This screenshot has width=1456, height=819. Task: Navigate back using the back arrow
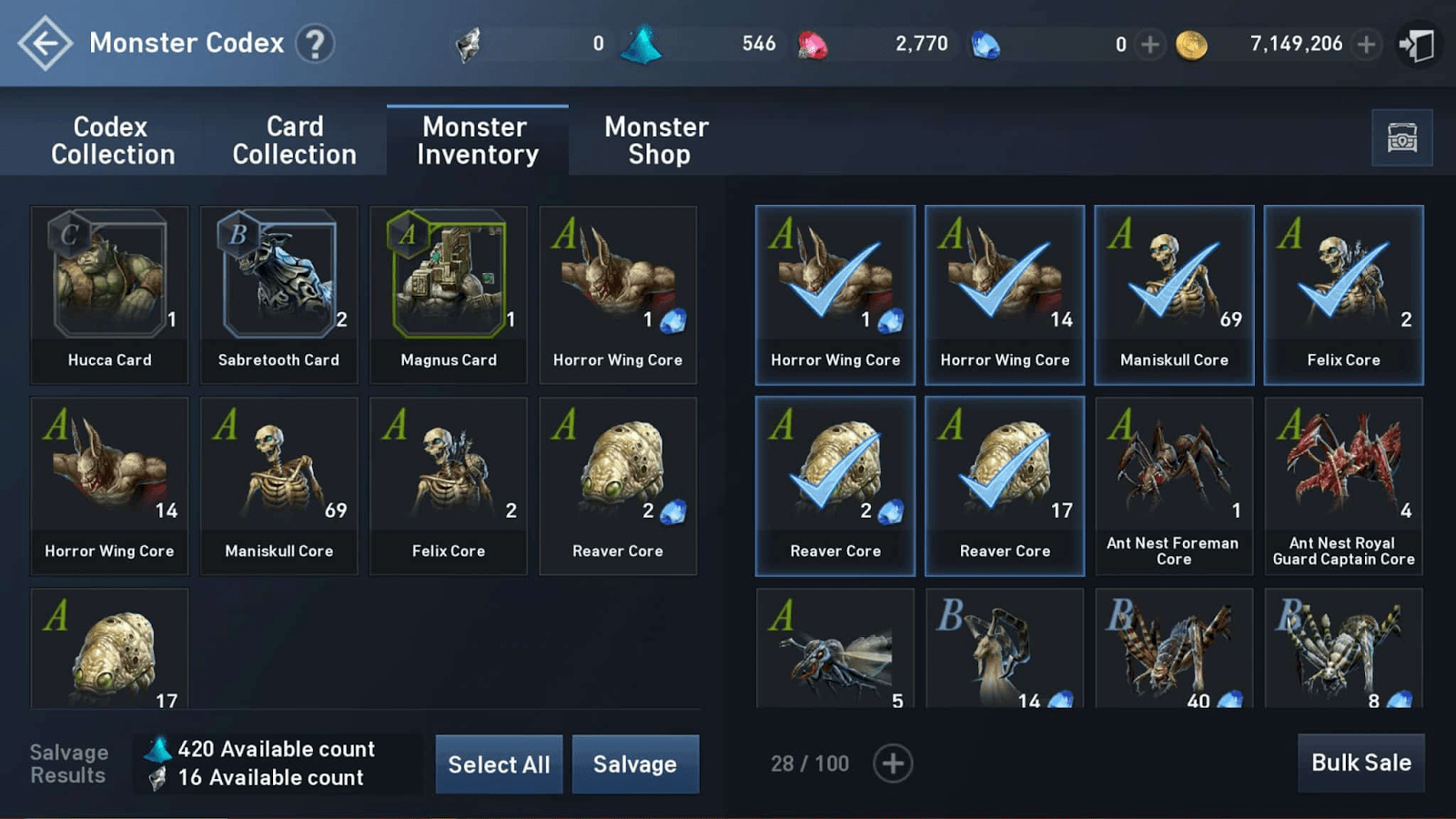pyautogui.click(x=44, y=43)
